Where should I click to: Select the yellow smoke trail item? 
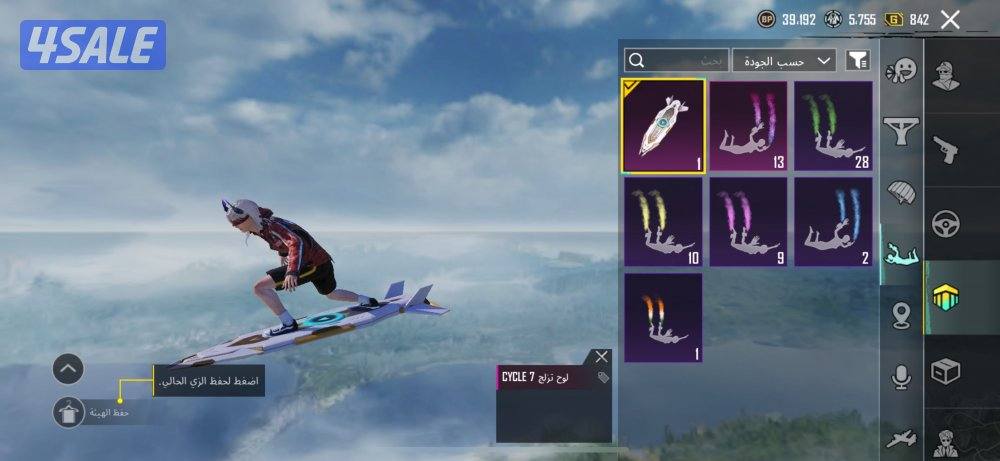pyautogui.click(x=664, y=222)
